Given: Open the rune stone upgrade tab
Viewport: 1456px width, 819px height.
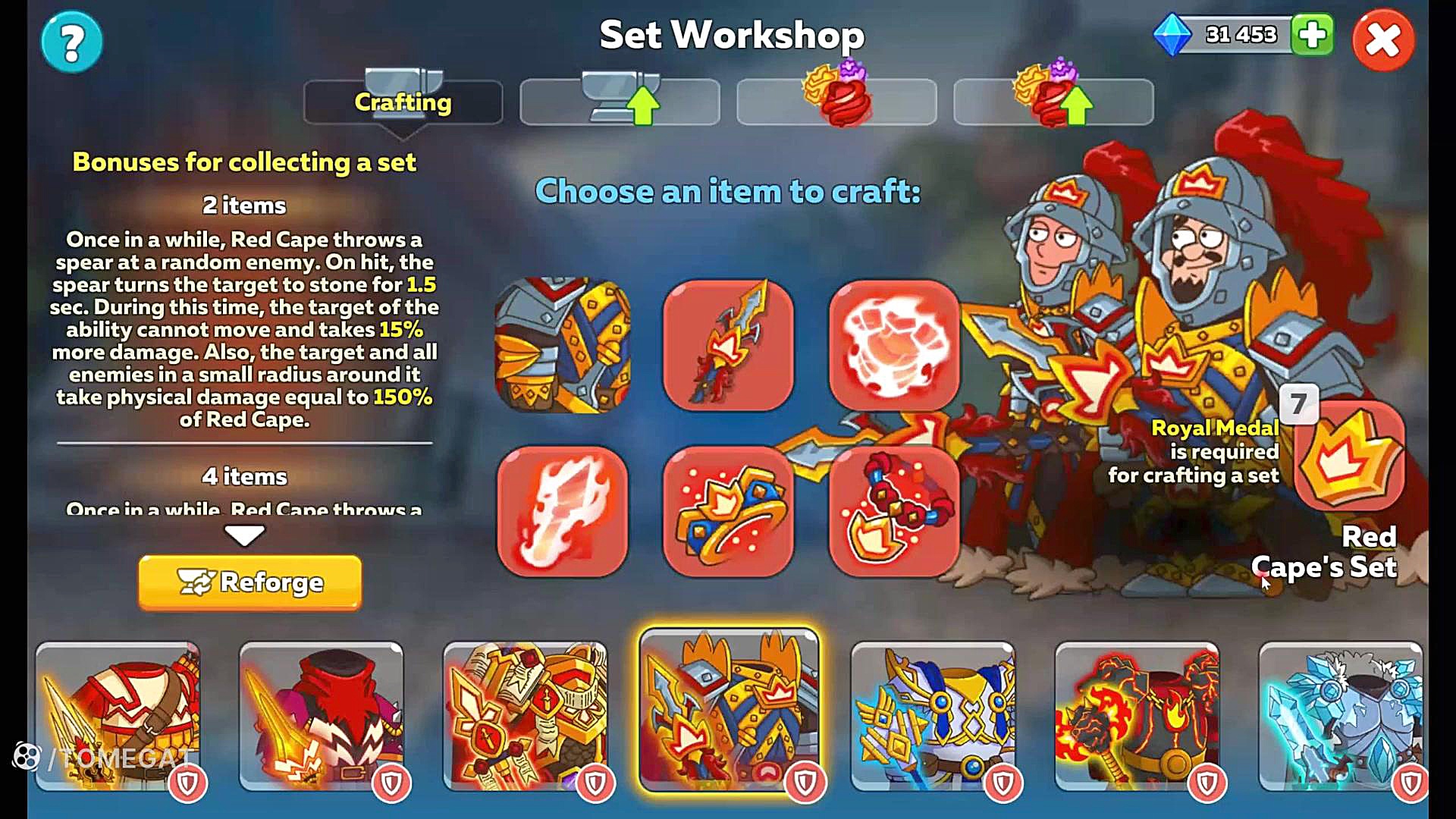Looking at the screenshot, I should (1053, 102).
